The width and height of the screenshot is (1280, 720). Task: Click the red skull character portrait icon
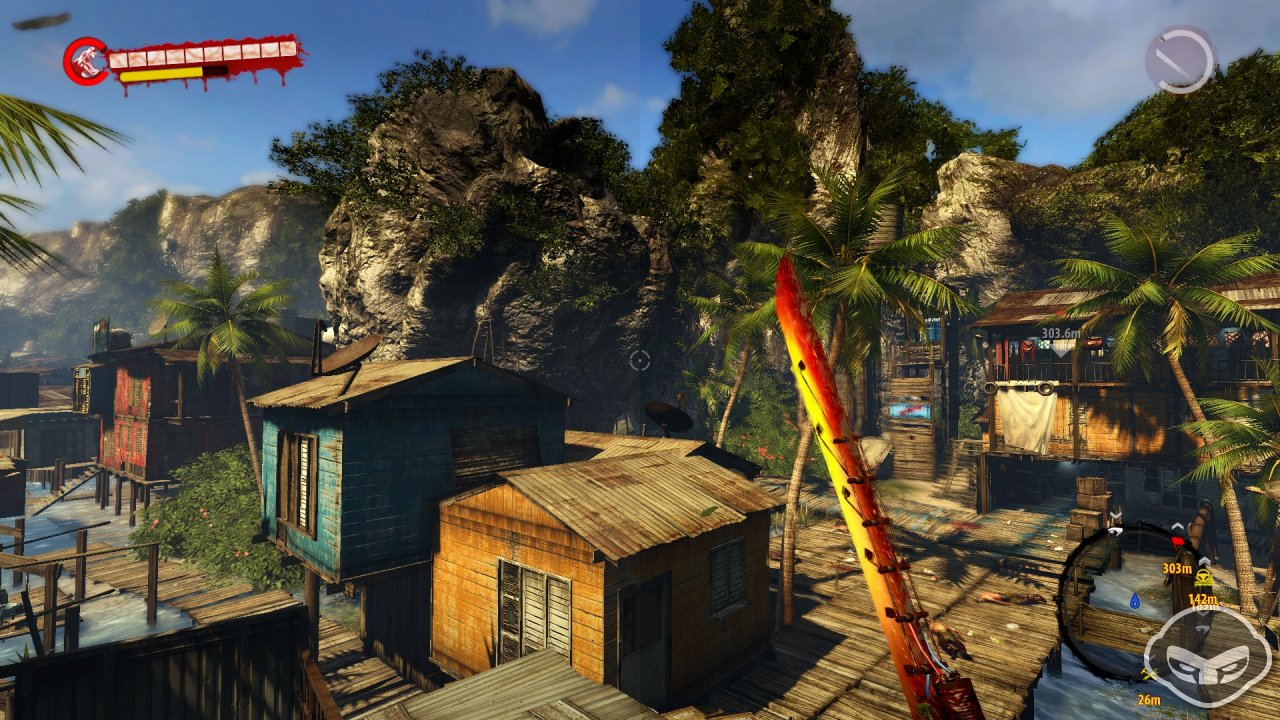click(x=86, y=60)
